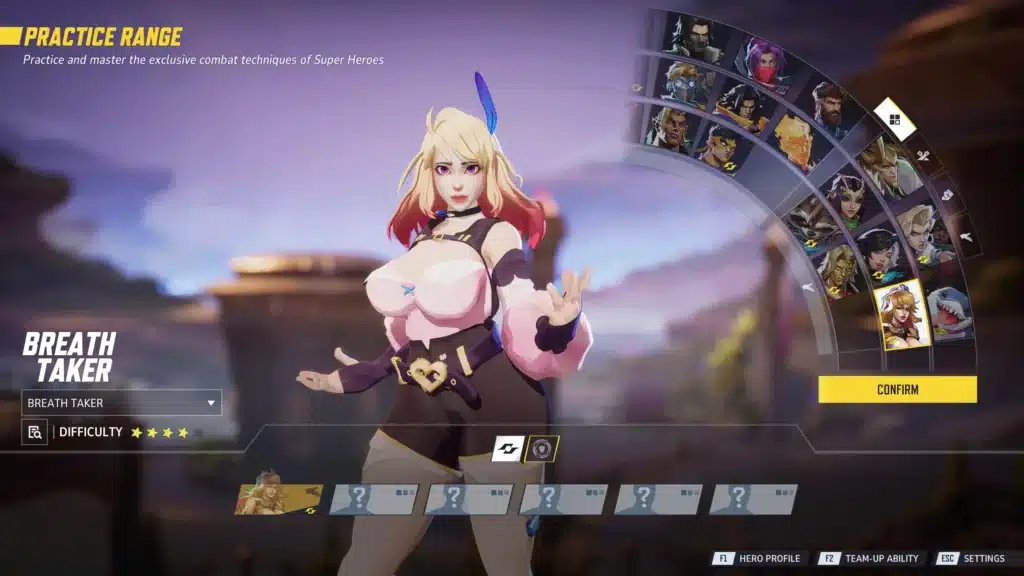Click the white team-up arrows icon
Screen dimensions: 1024x576
click(508, 449)
